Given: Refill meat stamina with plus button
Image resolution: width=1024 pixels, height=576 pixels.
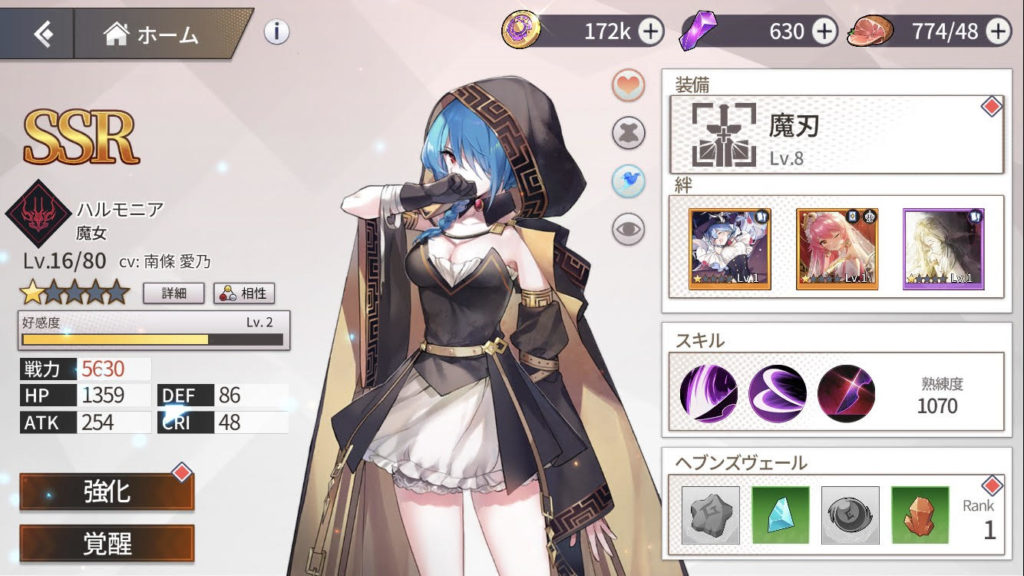Looking at the screenshot, I should [x=998, y=32].
